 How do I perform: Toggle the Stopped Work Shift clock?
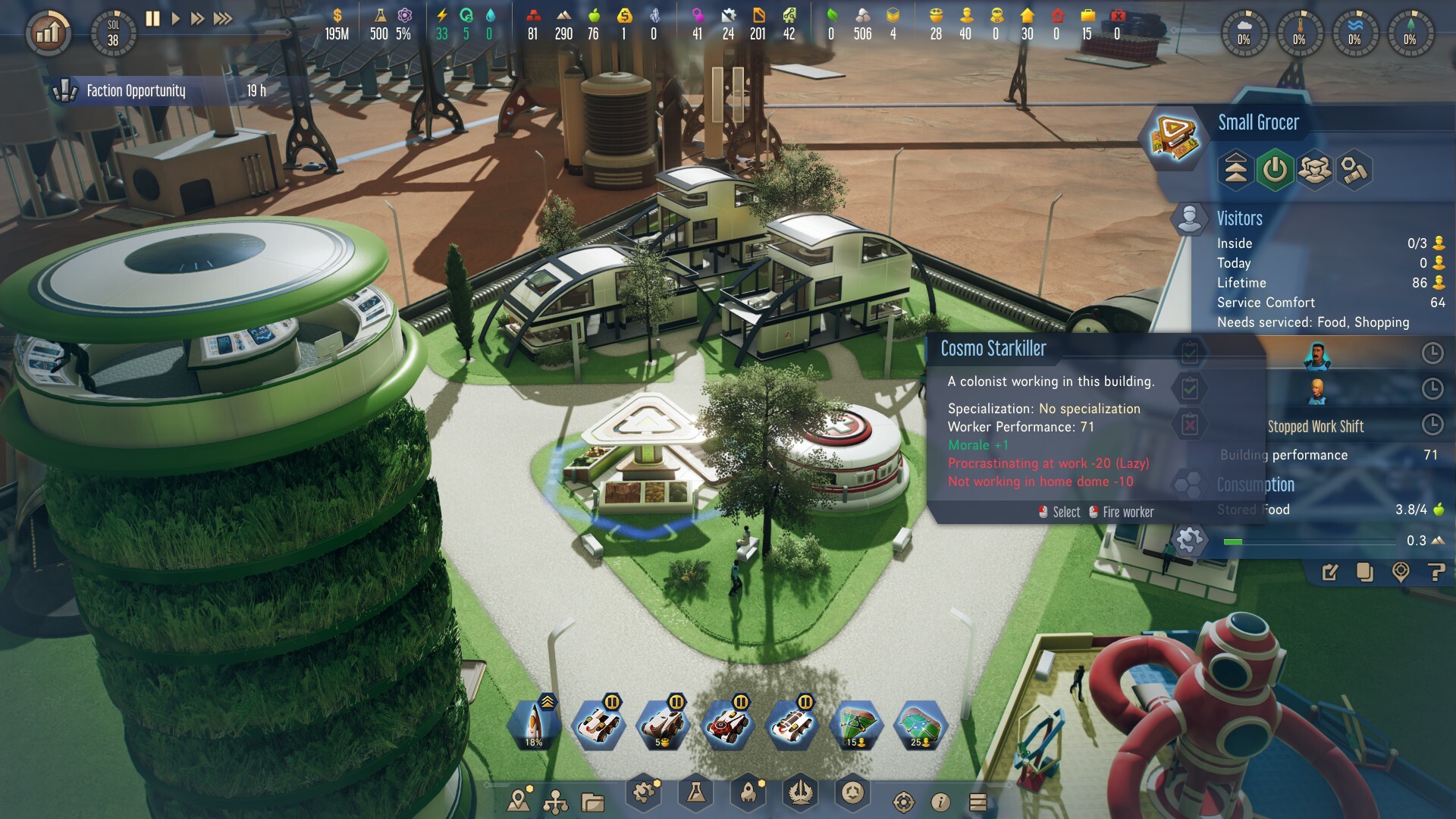click(x=1432, y=425)
